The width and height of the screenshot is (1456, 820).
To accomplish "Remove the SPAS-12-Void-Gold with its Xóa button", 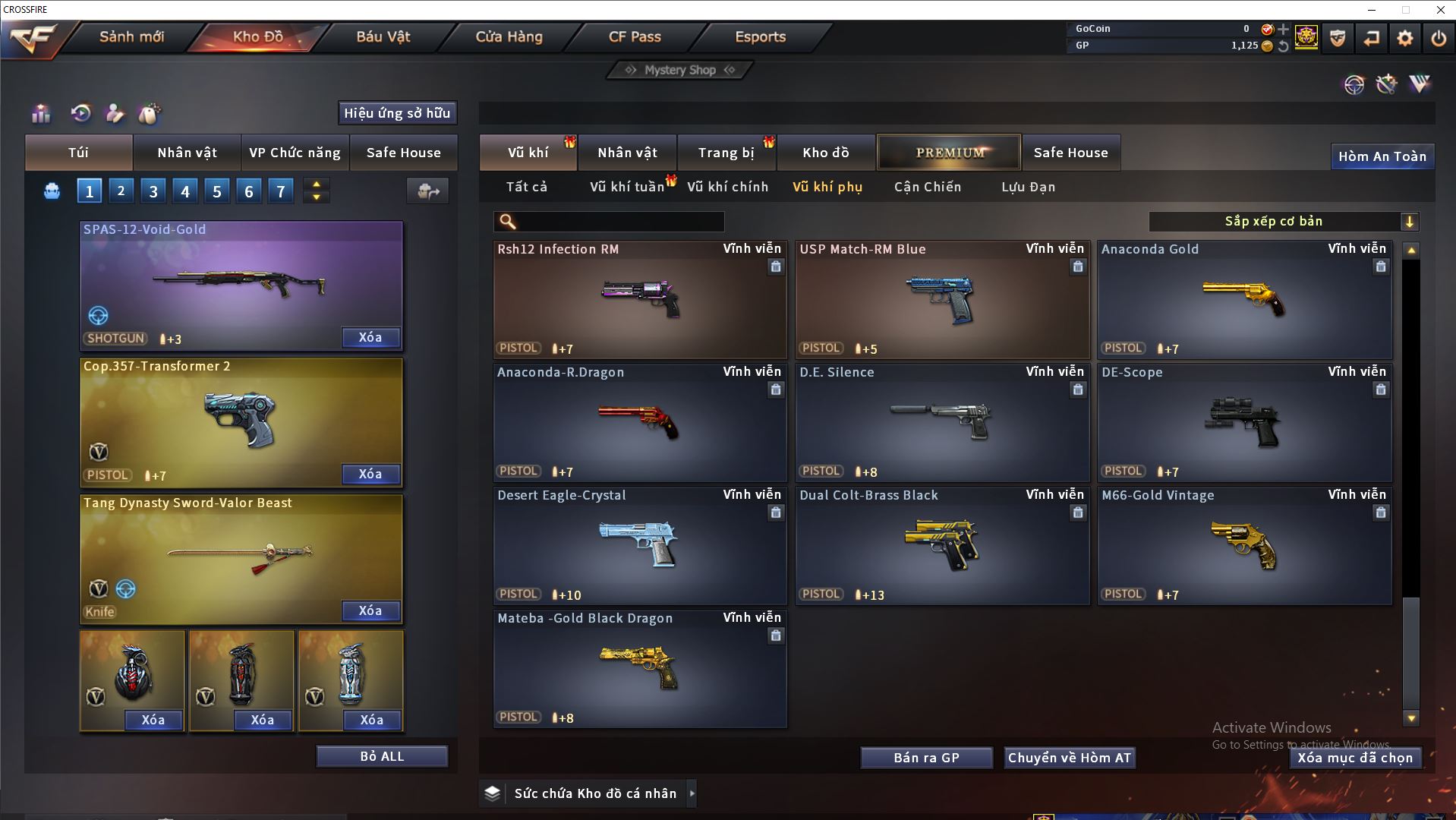I will (x=370, y=337).
